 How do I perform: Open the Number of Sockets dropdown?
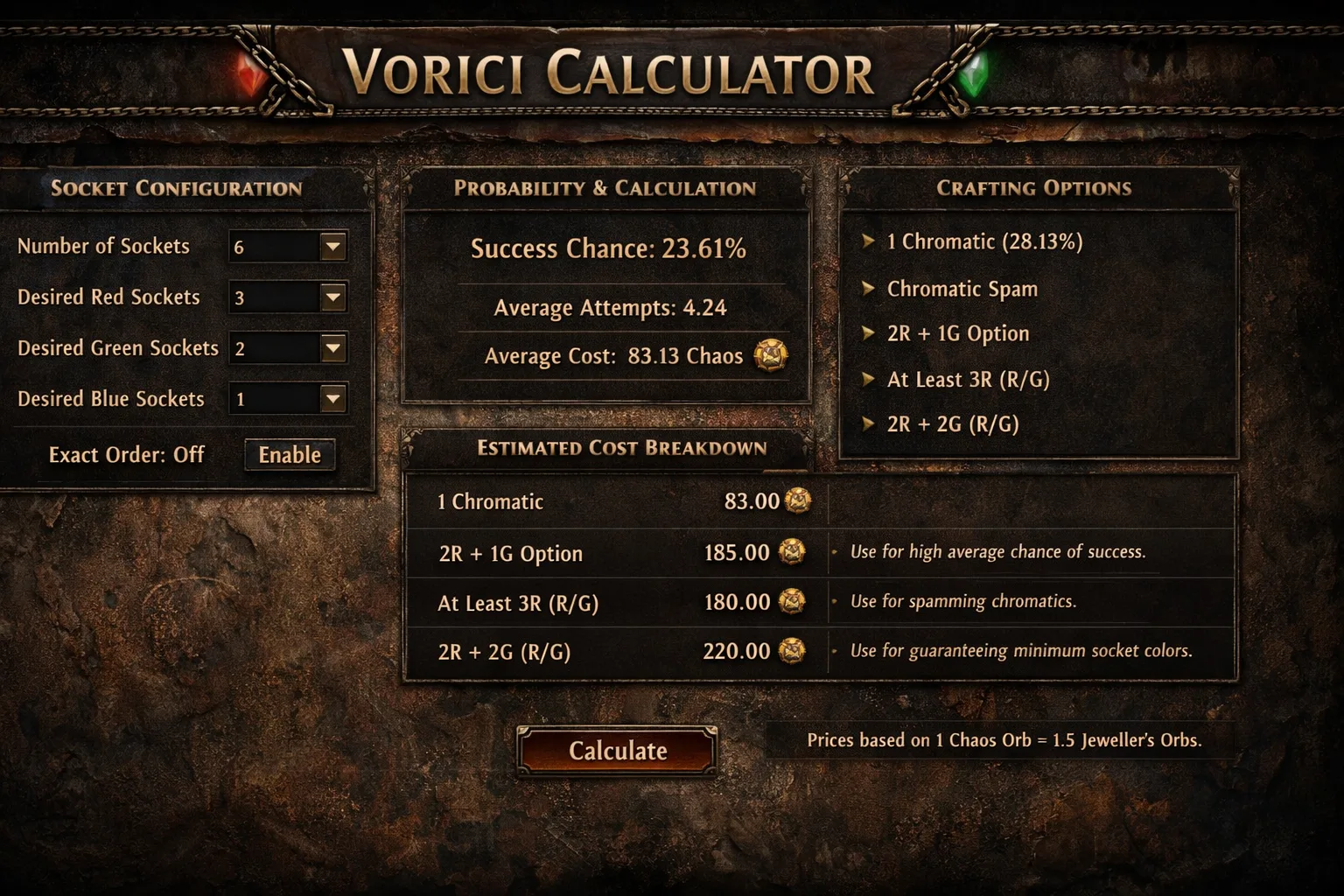[x=332, y=247]
